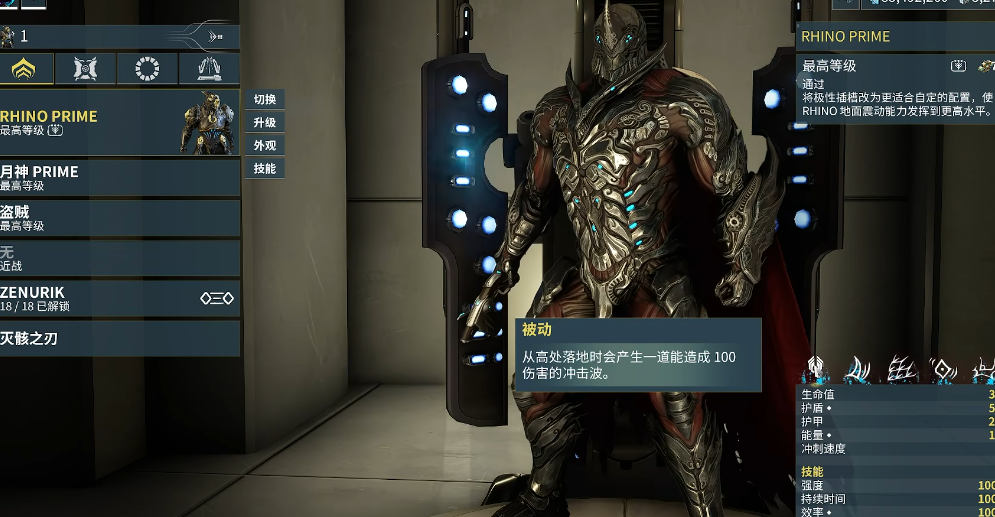Open the 升级 upgrade screen

(264, 123)
